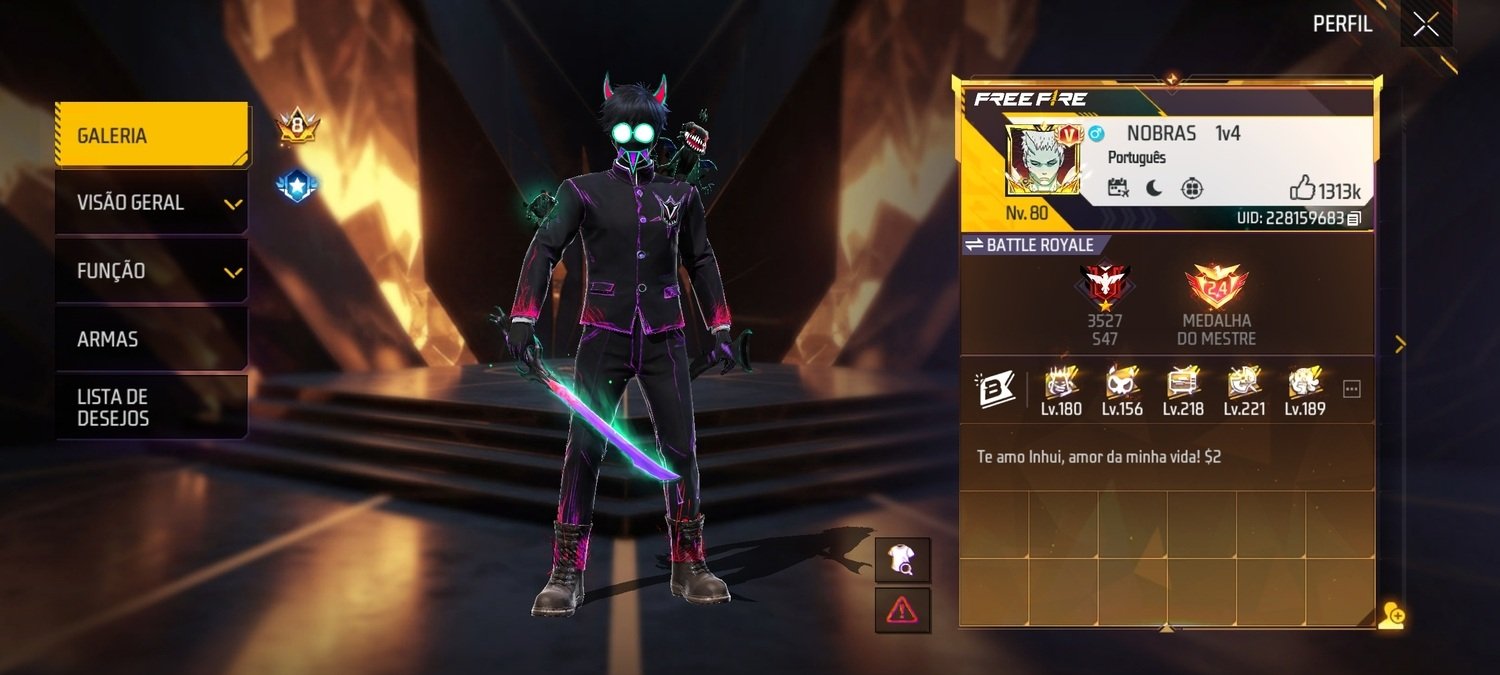Open the Booyah Pass B icon
The height and width of the screenshot is (675, 1500).
click(x=997, y=389)
